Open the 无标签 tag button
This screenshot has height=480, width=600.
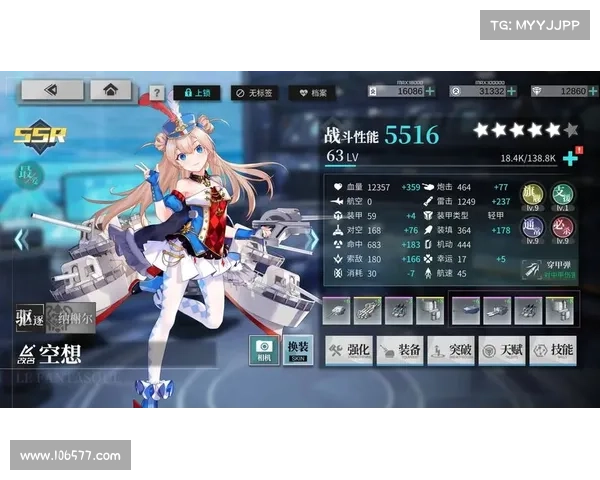tap(254, 93)
